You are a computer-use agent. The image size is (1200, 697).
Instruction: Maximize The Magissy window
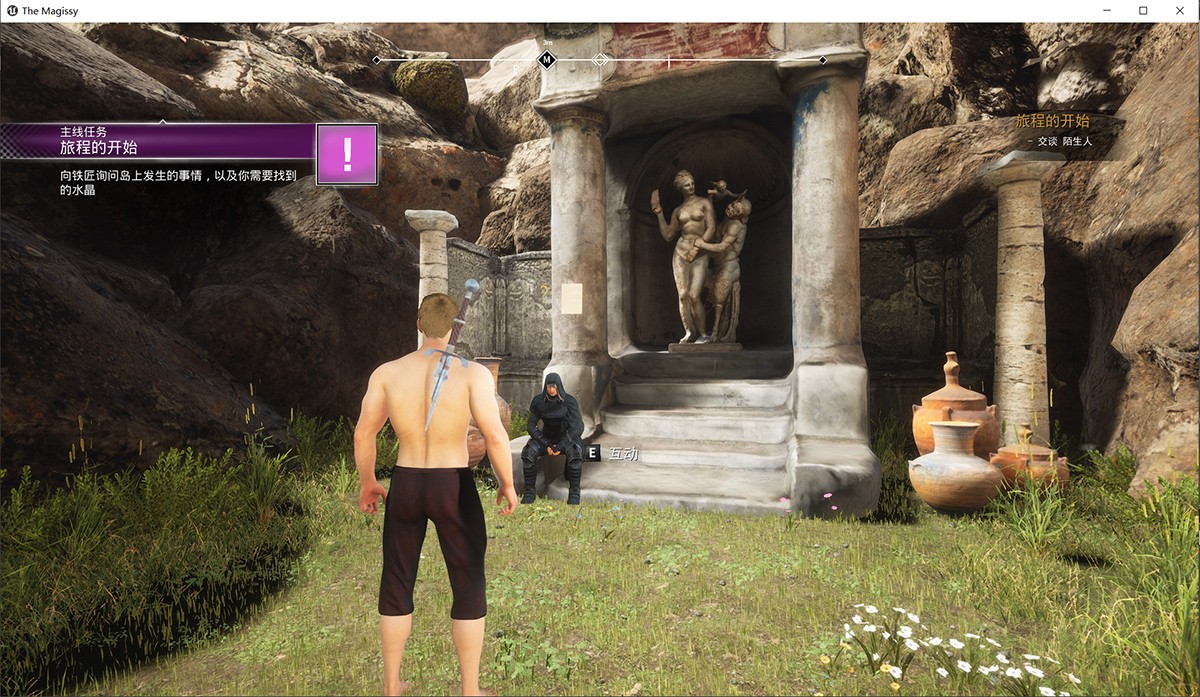pyautogui.click(x=1143, y=10)
